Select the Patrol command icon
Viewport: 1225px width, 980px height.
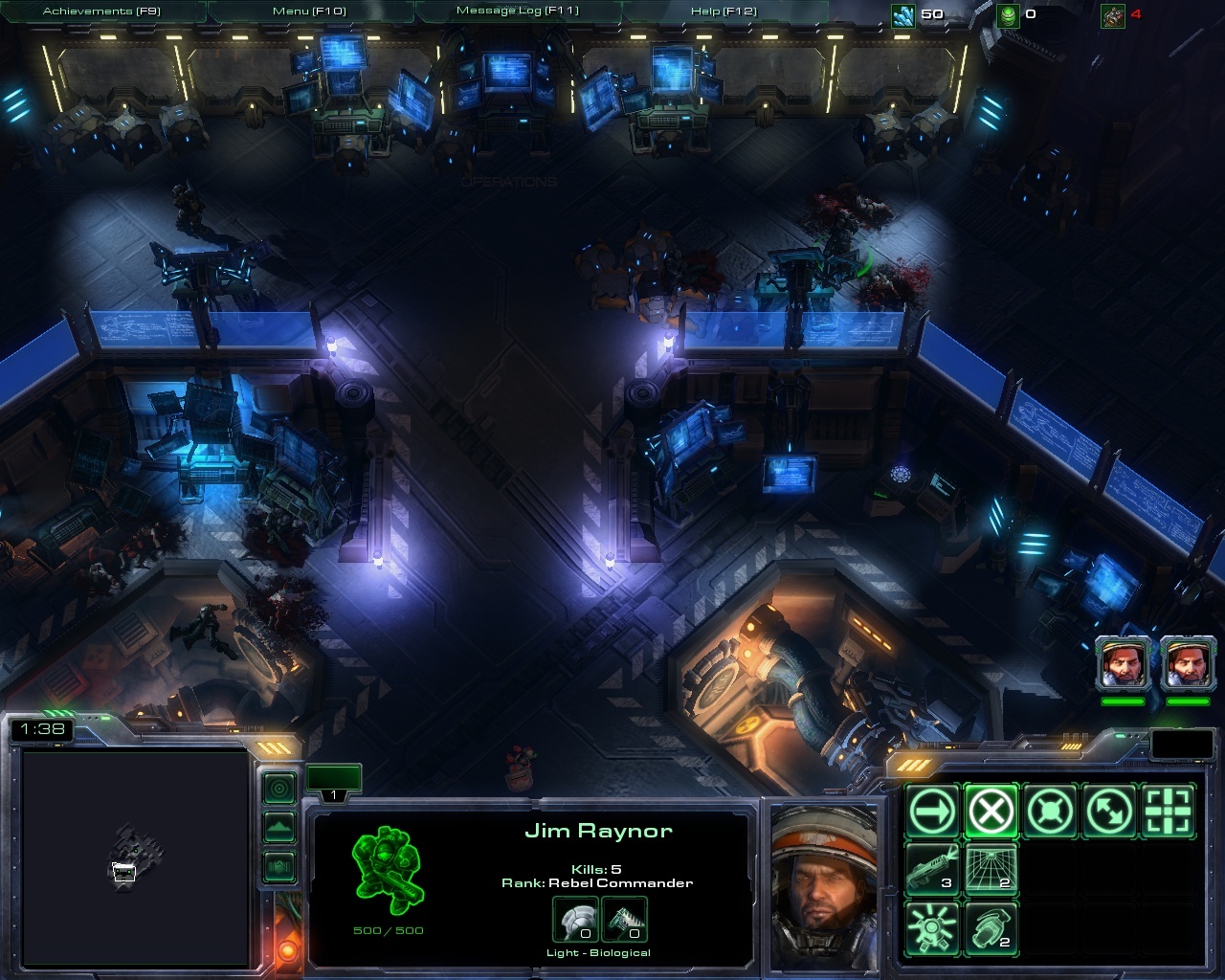tap(1110, 812)
